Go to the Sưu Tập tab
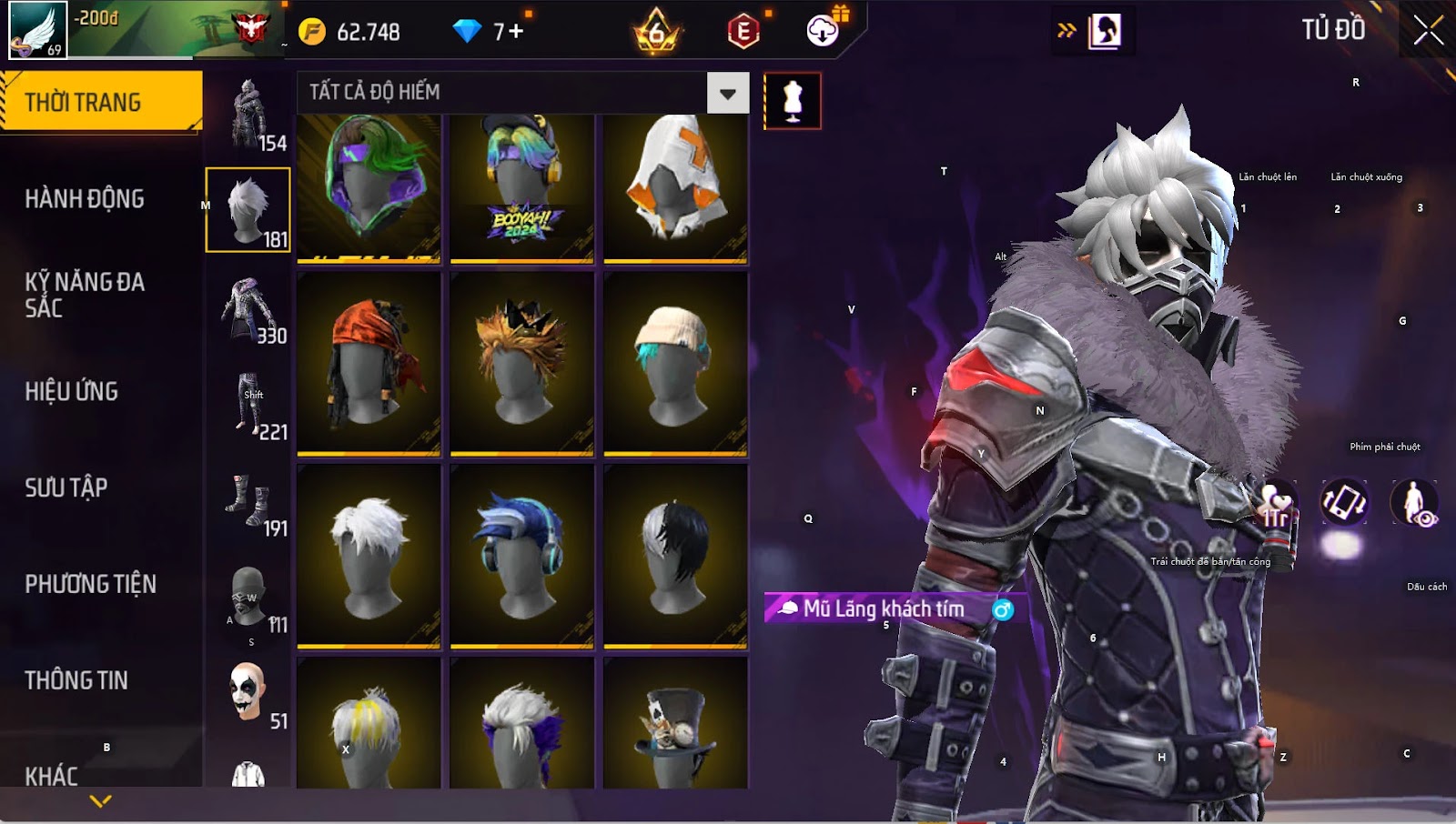This screenshot has width=1456, height=824. [66, 487]
